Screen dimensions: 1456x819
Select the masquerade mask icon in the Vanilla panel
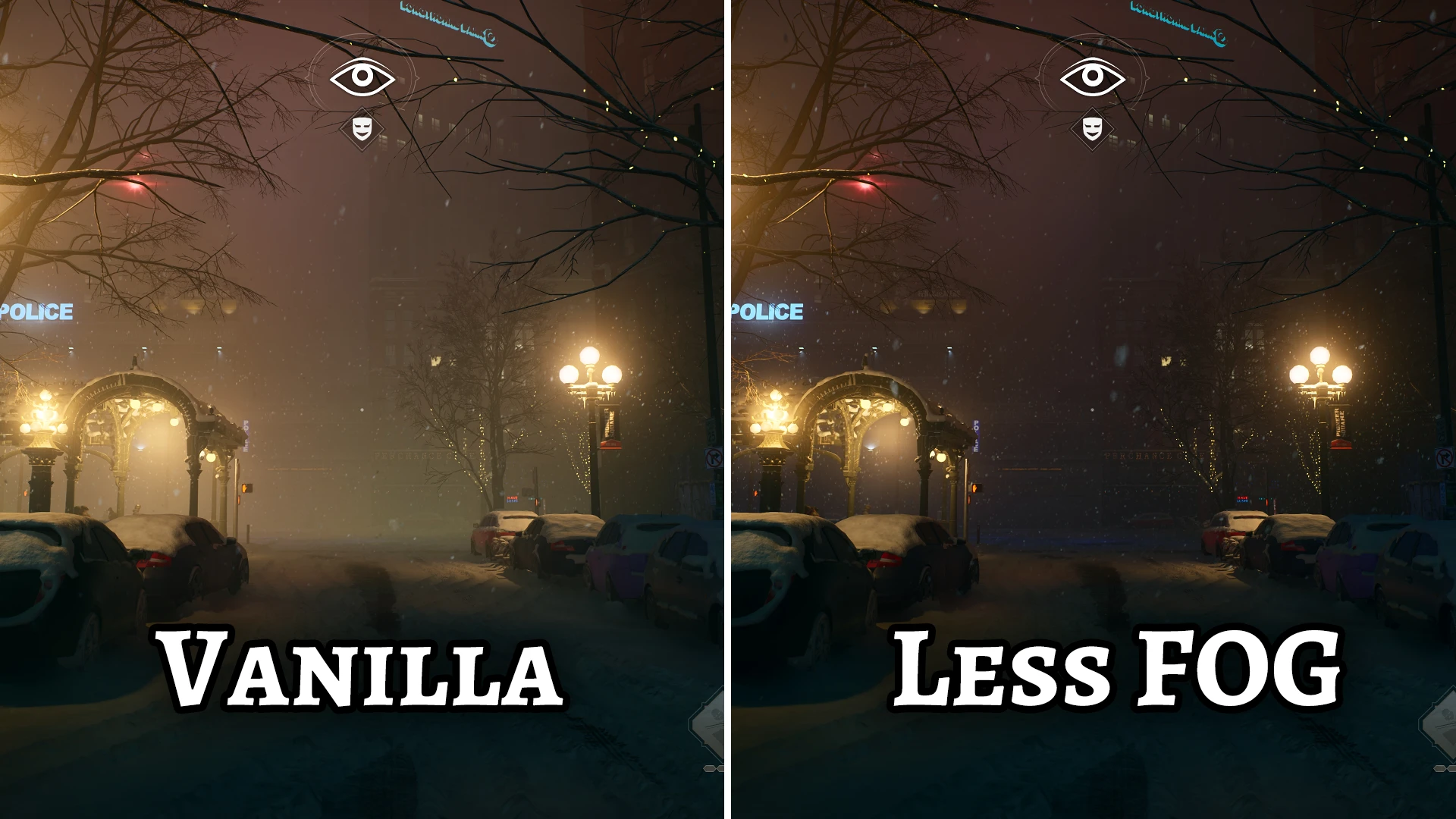pyautogui.click(x=362, y=129)
